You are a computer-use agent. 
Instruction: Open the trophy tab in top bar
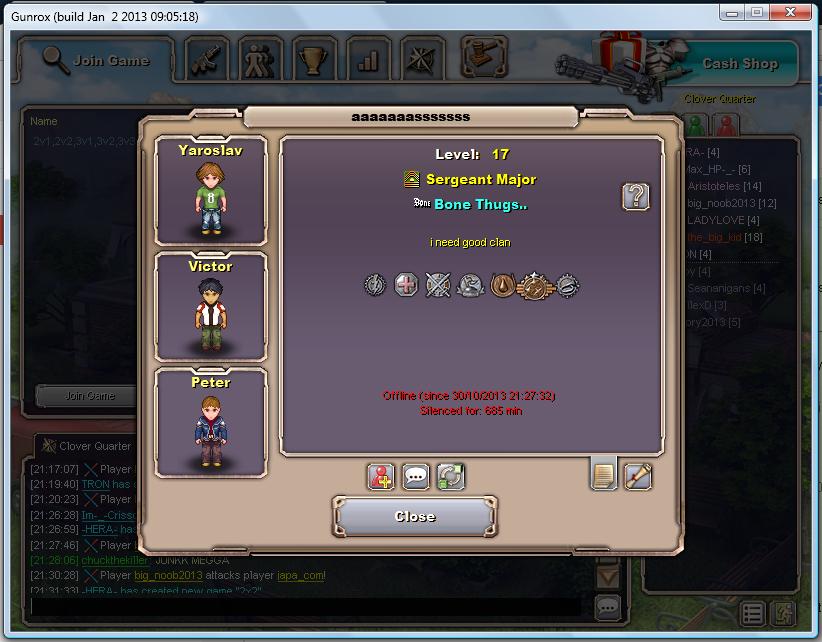pos(314,60)
